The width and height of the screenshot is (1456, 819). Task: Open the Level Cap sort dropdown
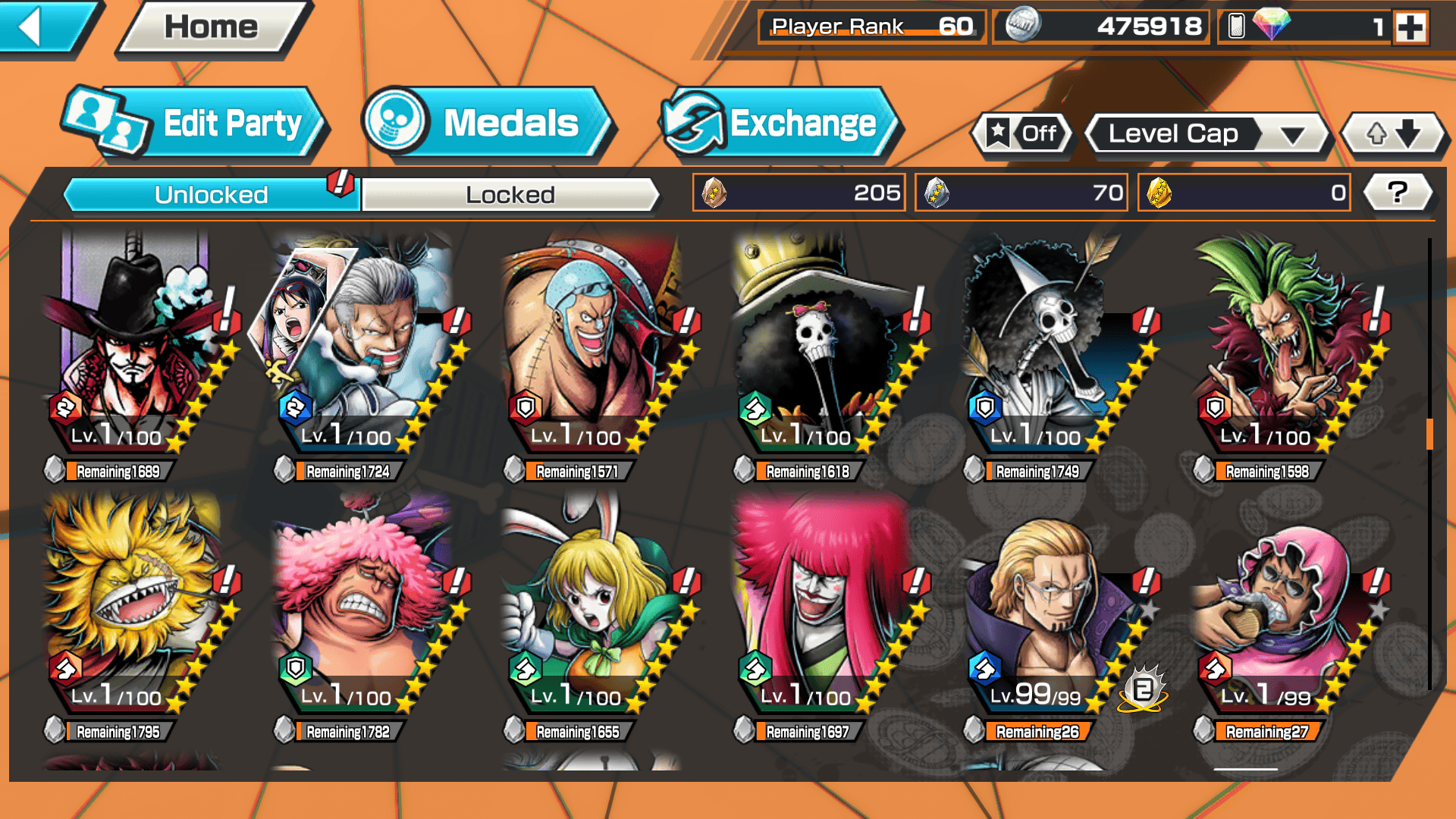pyautogui.click(x=1208, y=134)
